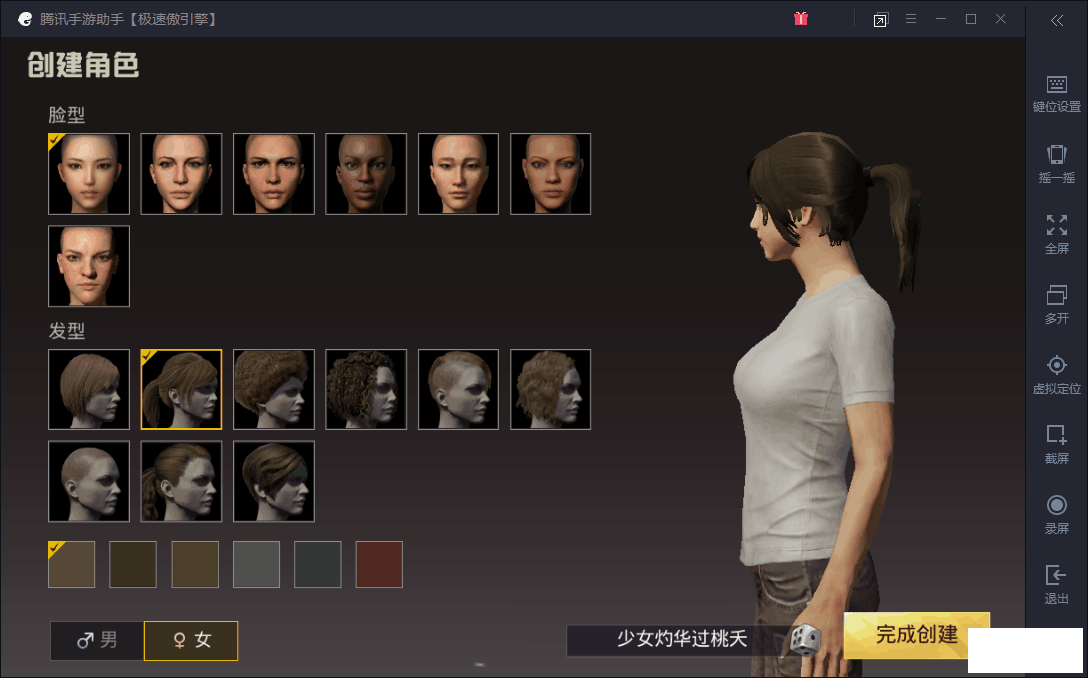1088x678 pixels.
Task: Choose the dark-skinned face preset
Action: tap(366, 174)
